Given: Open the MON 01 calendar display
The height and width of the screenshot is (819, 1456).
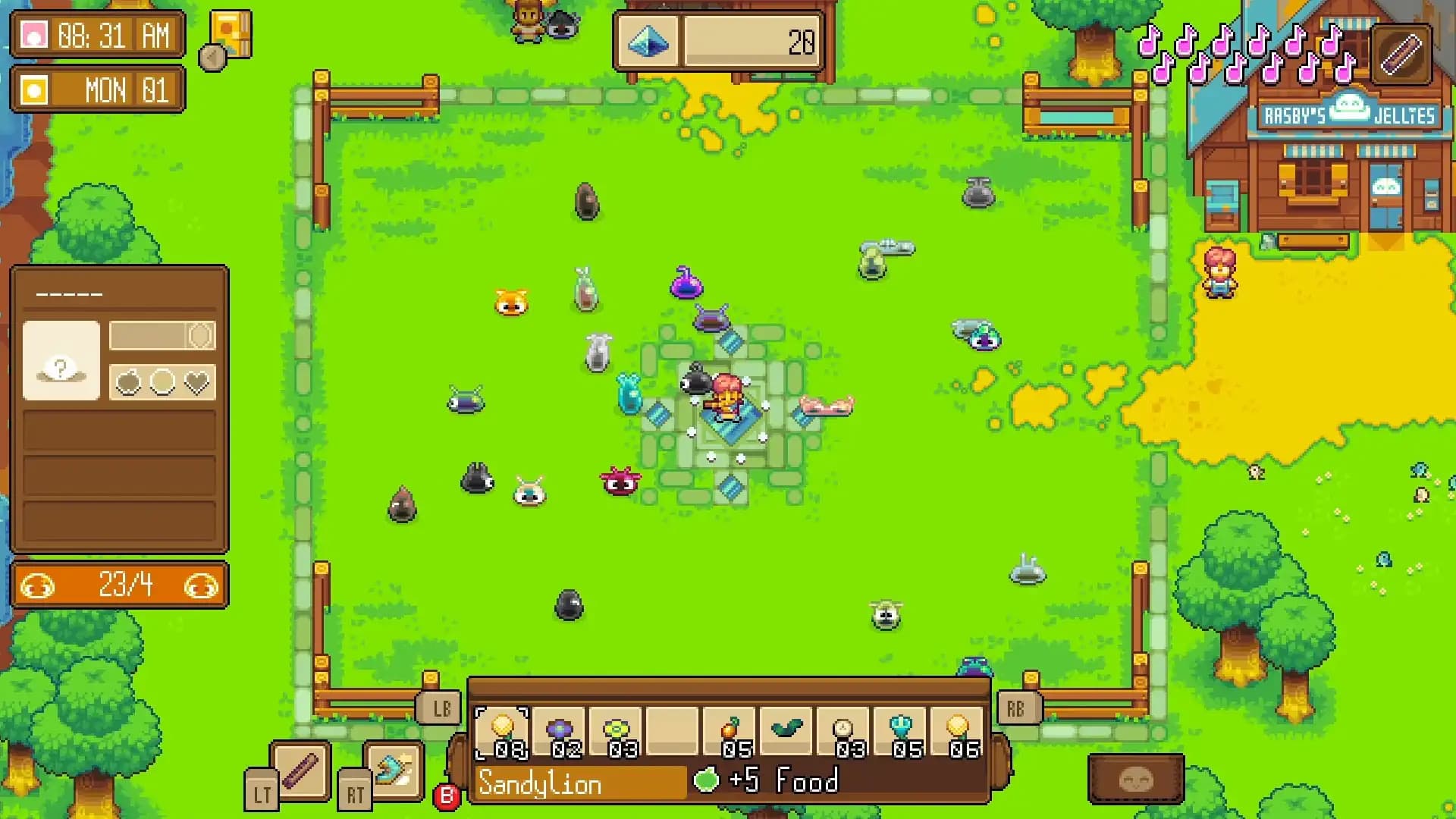Looking at the screenshot, I should pos(97,89).
